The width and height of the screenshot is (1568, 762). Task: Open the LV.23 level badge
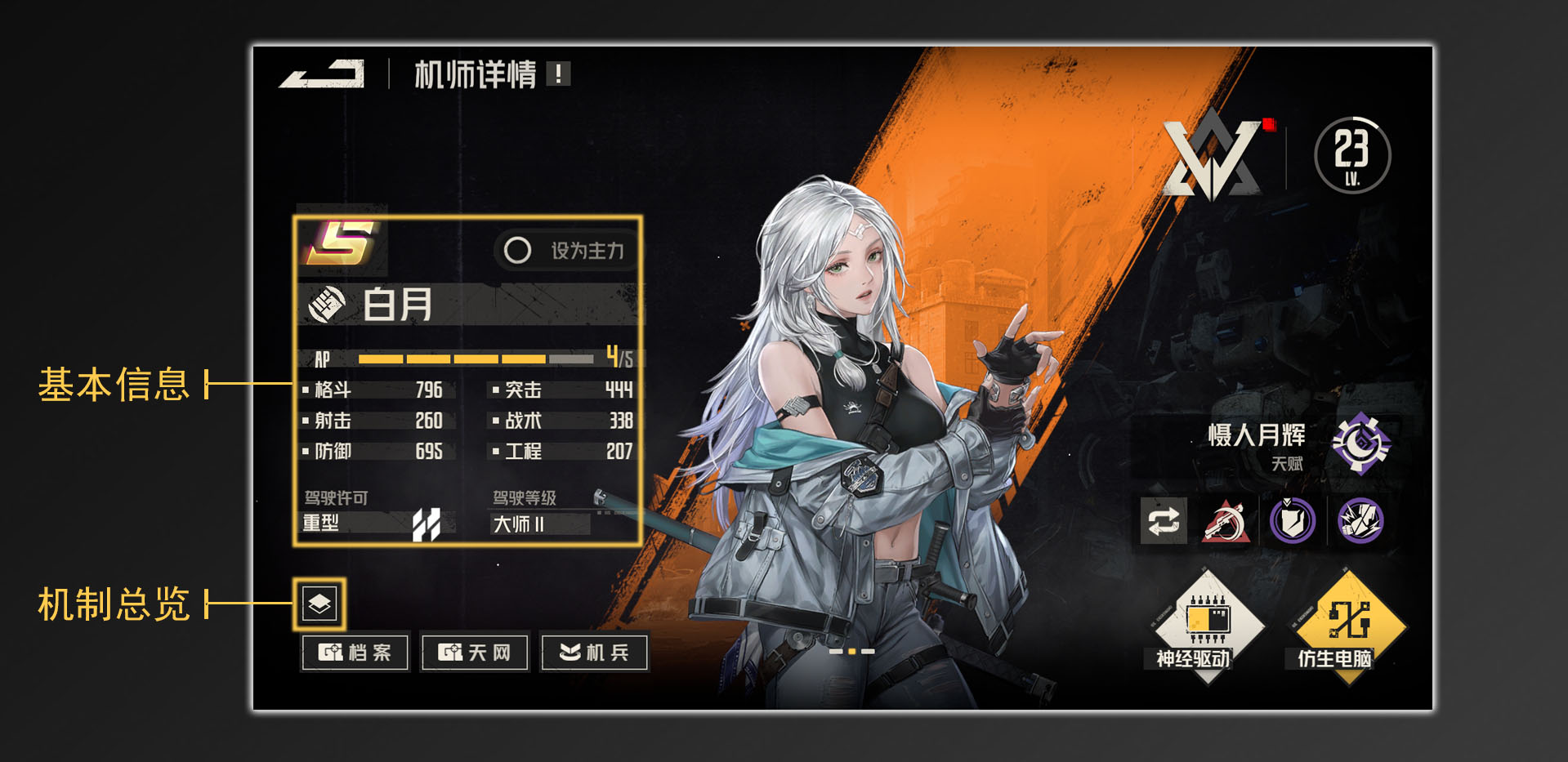click(1352, 155)
